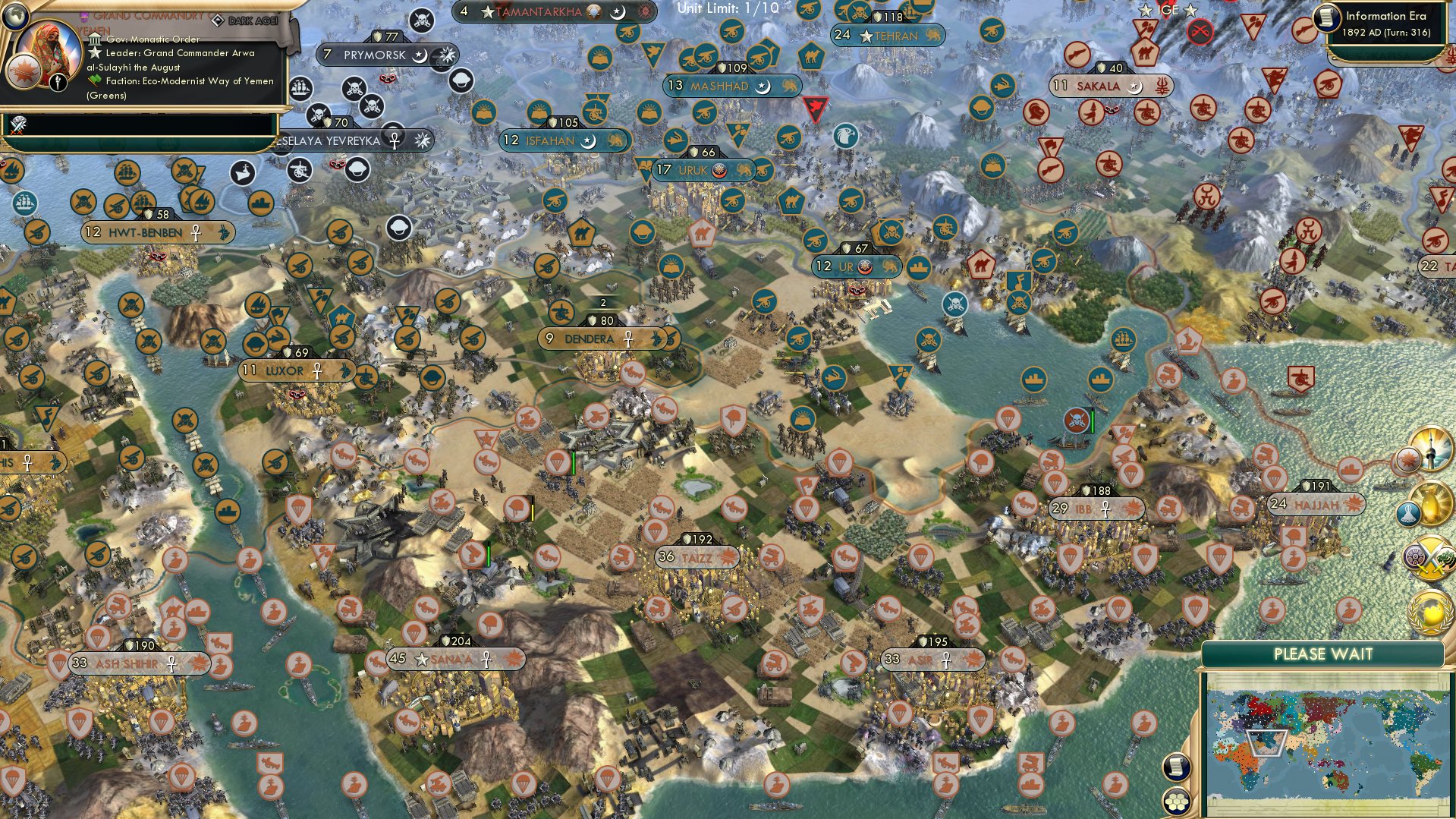
Task: Open the Religion overview with white figure icon
Action: 1408,513
